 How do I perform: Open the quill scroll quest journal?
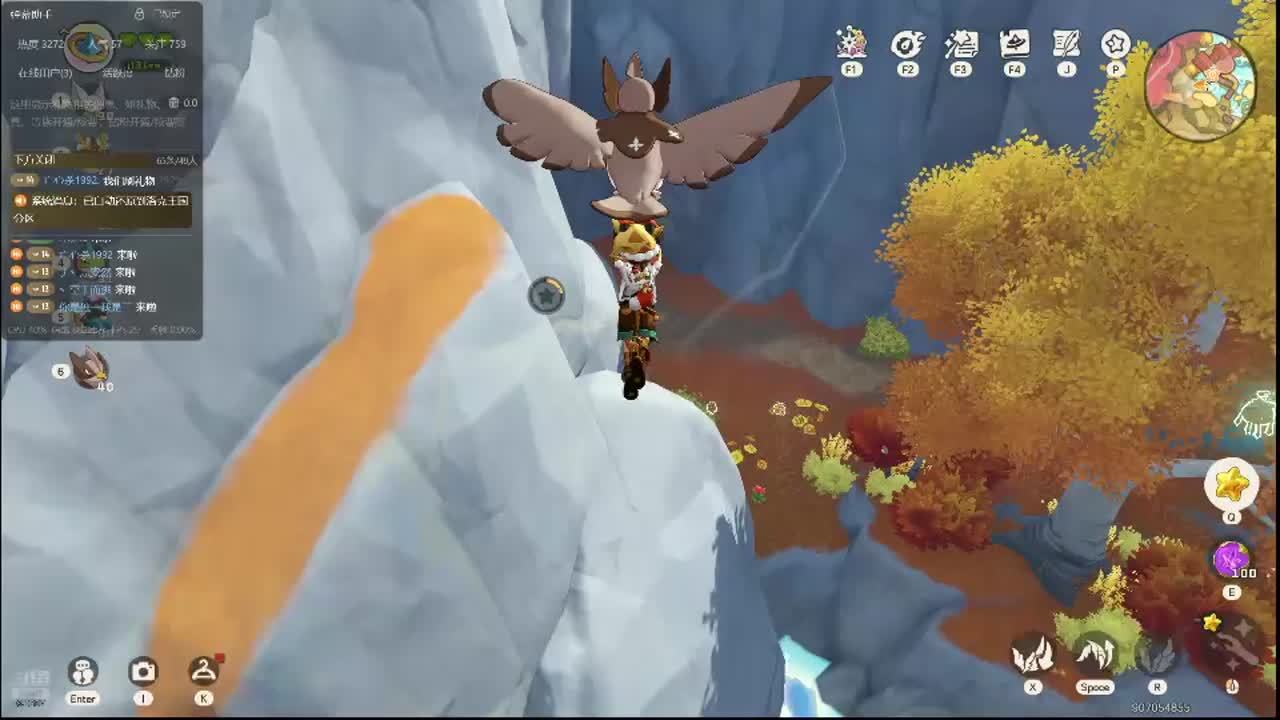click(1066, 44)
